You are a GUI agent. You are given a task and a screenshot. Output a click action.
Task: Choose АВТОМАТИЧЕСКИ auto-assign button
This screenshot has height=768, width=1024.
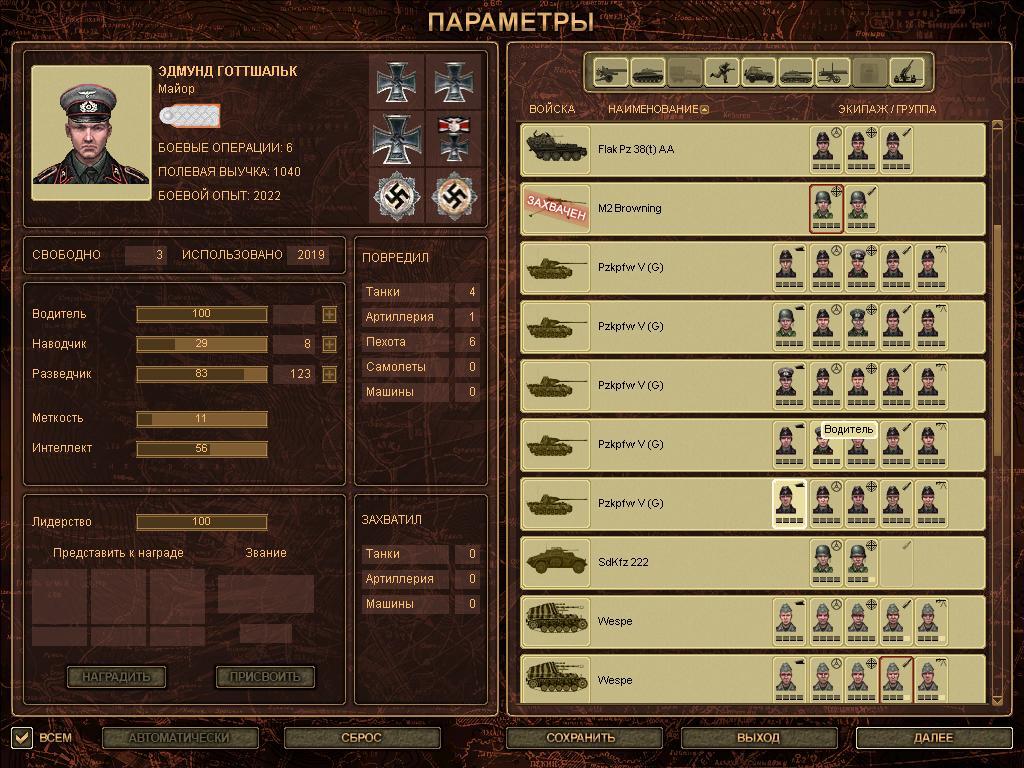(179, 738)
